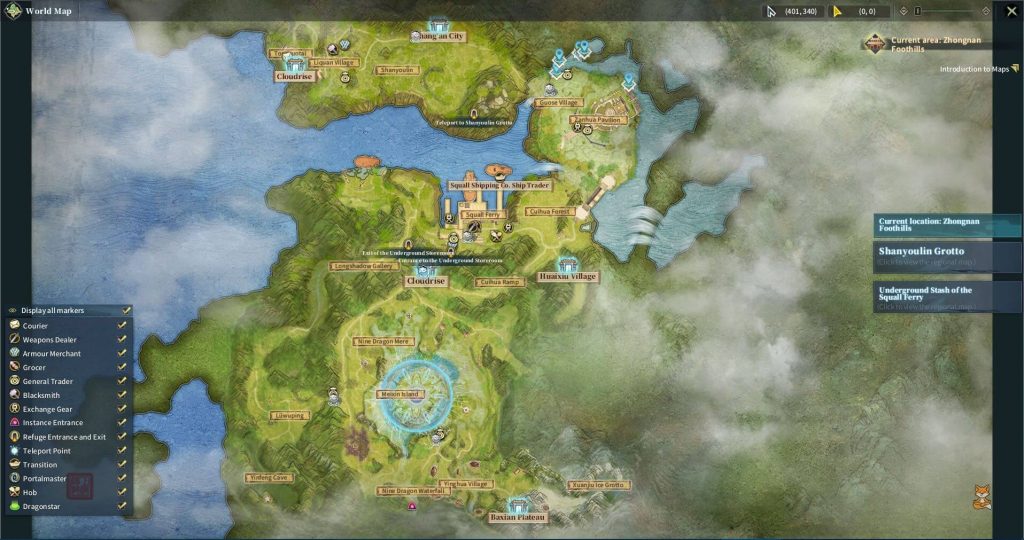Select the Current area Zhongnan Foothills badge

tap(876, 43)
